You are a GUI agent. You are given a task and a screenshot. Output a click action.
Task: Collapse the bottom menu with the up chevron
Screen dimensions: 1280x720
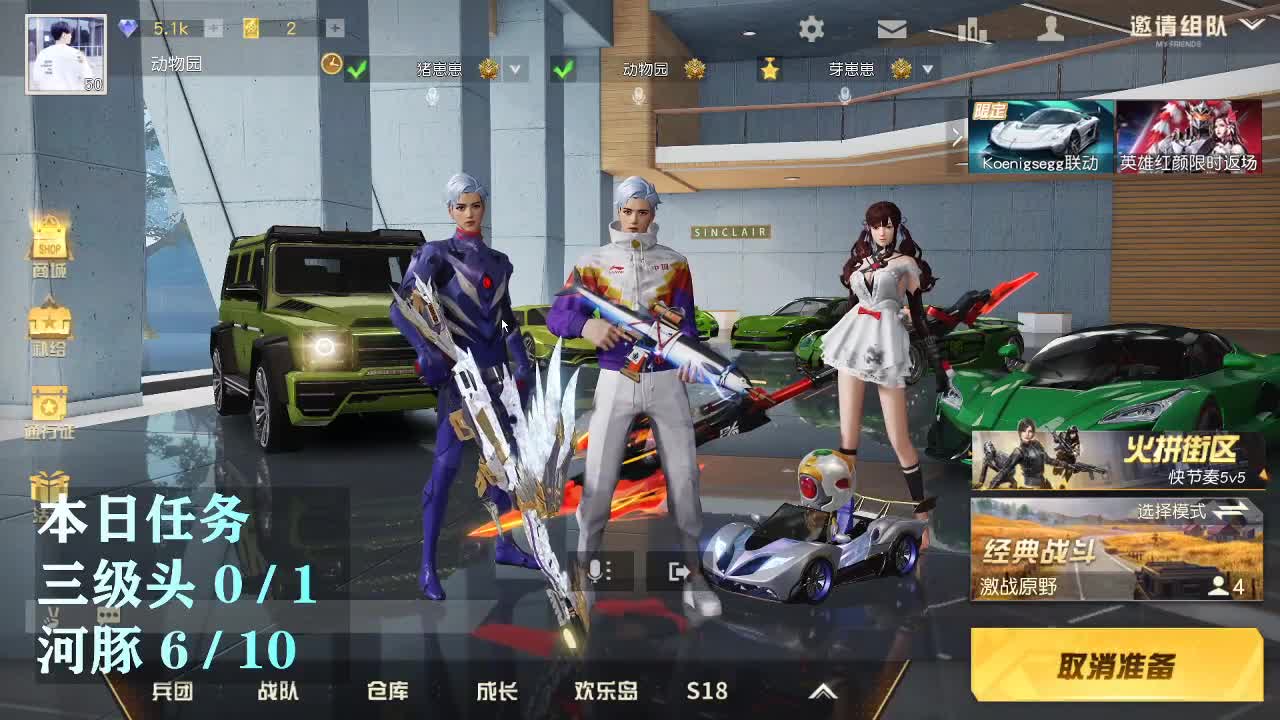[x=826, y=691]
